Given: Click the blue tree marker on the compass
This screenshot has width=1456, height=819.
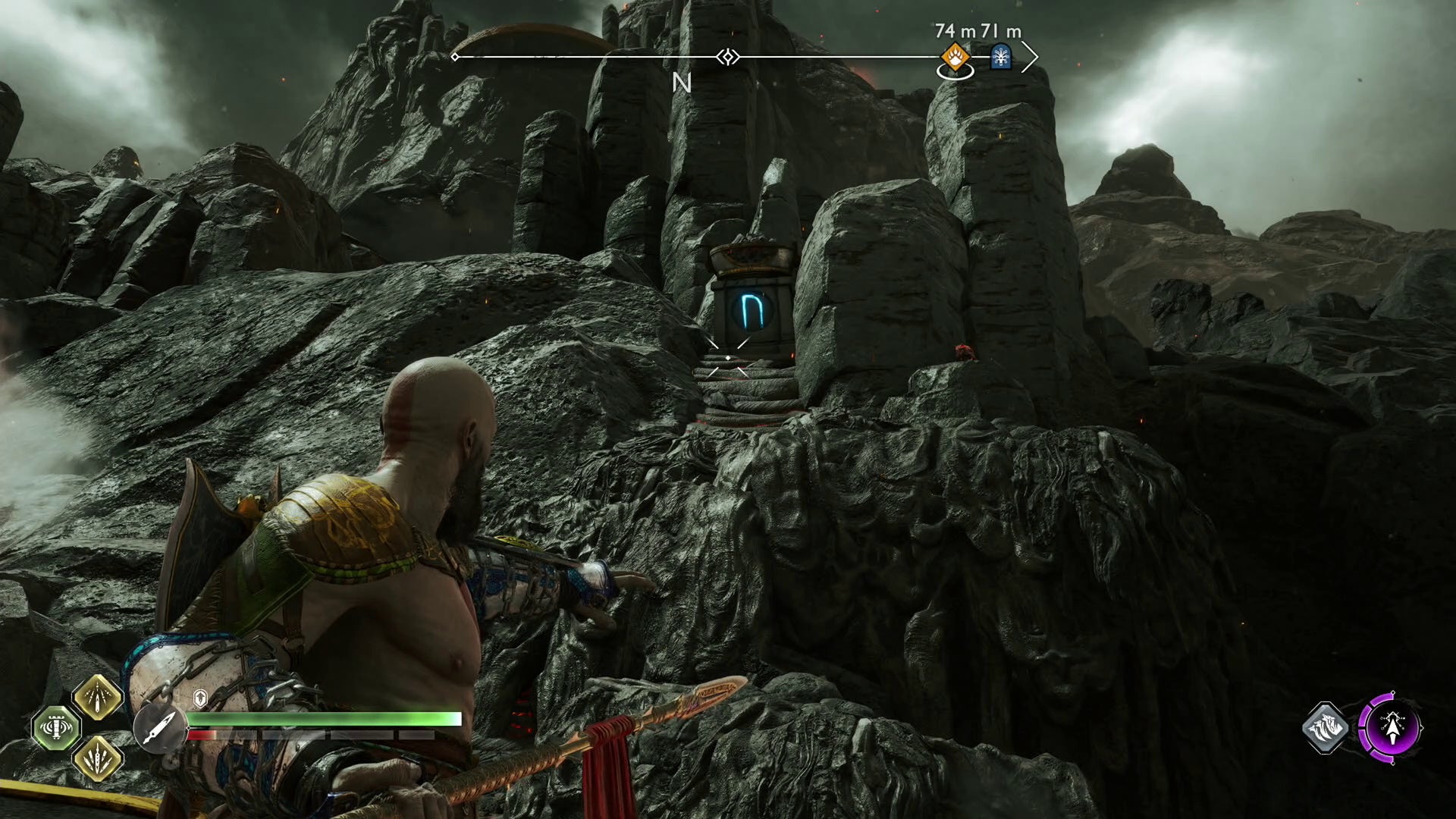Looking at the screenshot, I should pos(1001,57).
